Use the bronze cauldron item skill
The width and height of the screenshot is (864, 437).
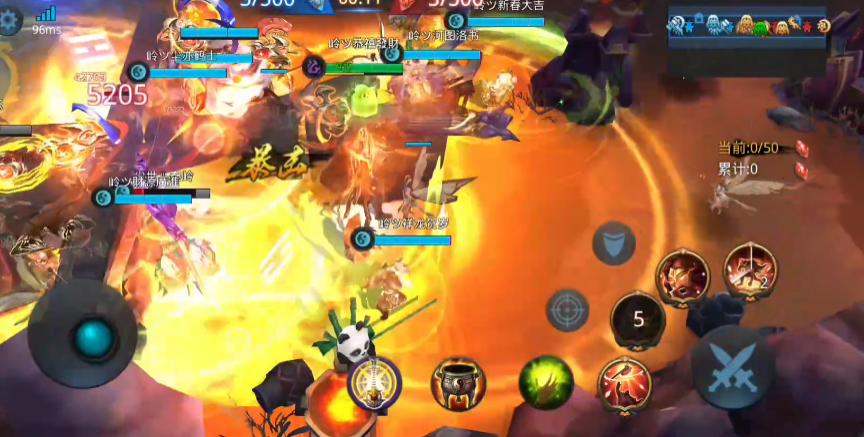point(458,383)
